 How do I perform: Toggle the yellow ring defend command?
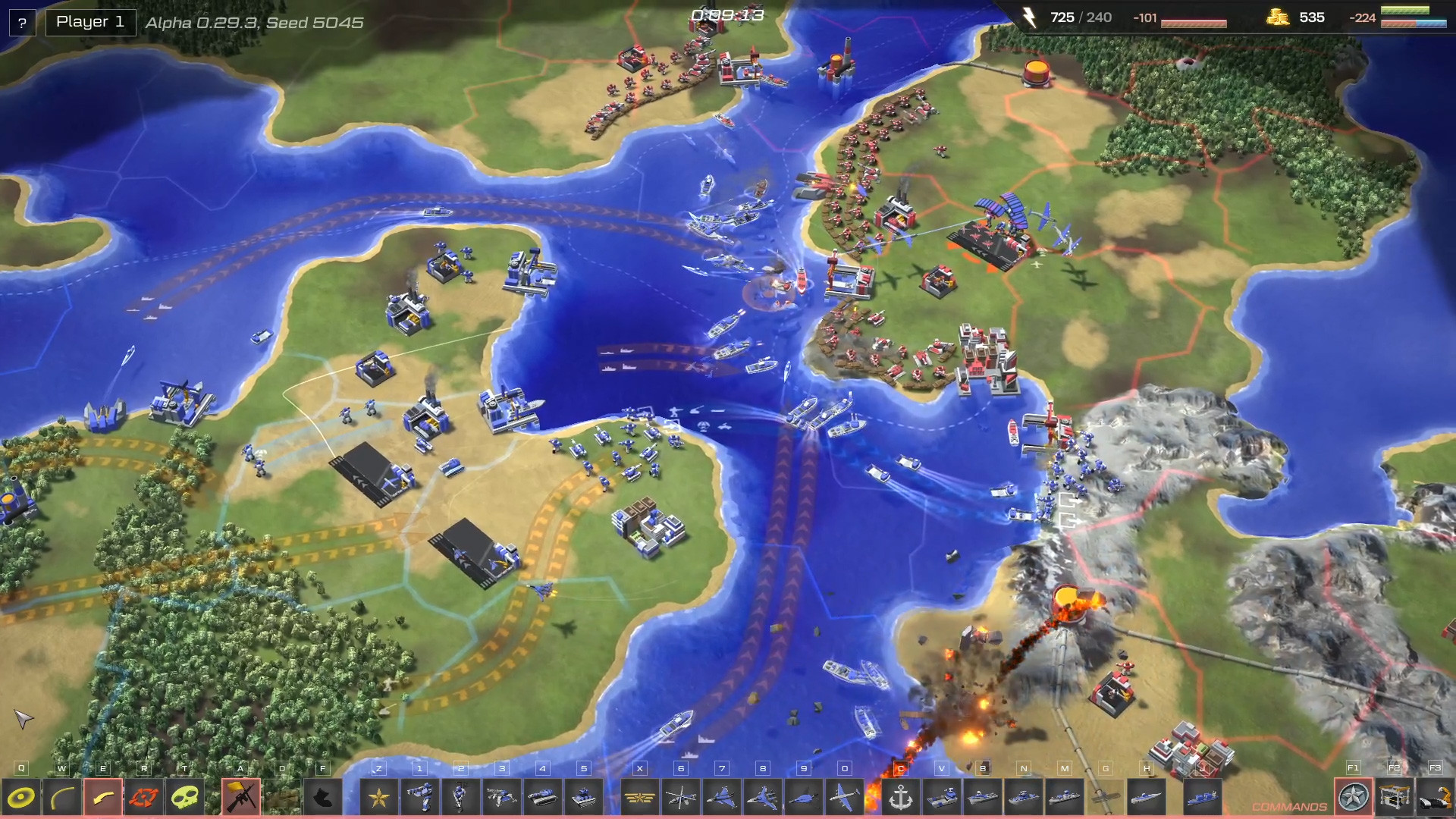click(20, 796)
